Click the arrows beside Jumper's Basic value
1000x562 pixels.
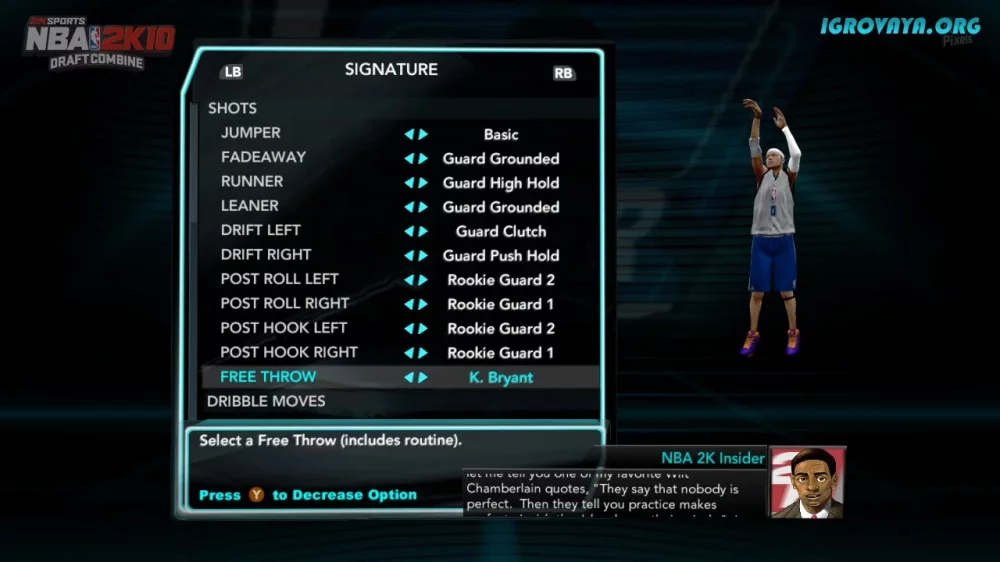click(416, 134)
